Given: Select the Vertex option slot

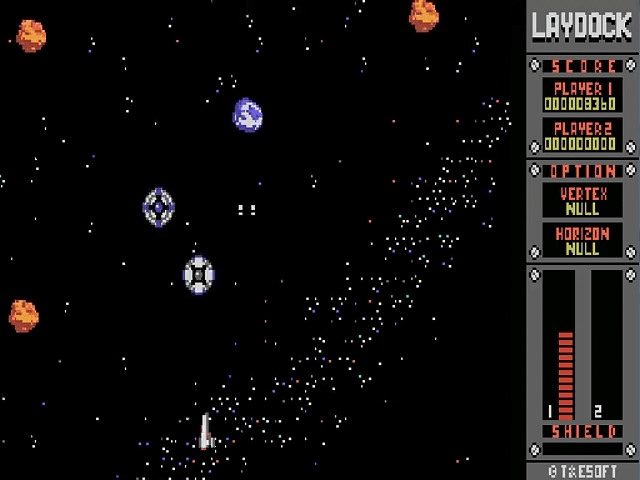Looking at the screenshot, I should pos(582,201).
